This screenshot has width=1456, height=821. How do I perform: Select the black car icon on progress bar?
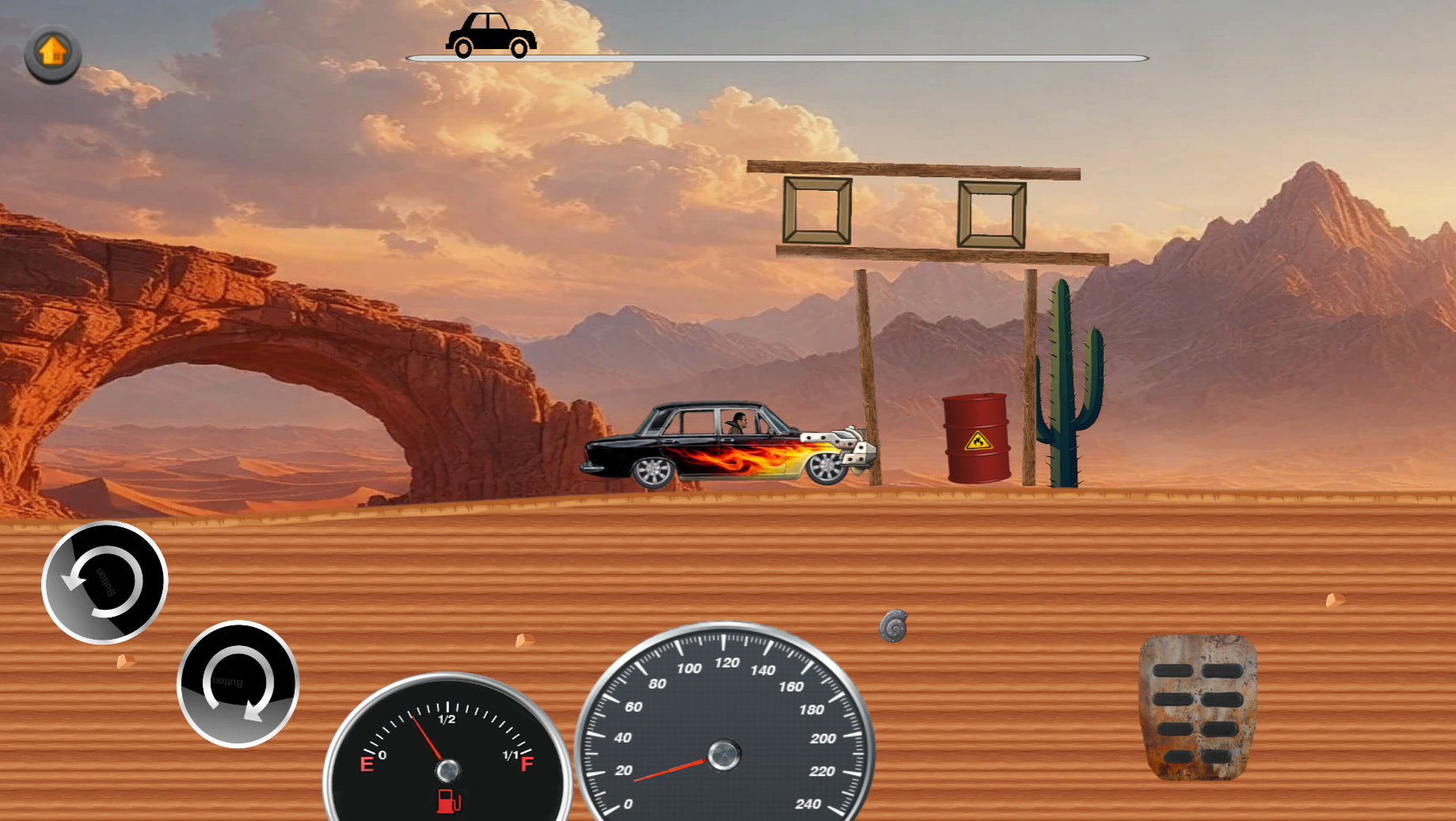(491, 33)
